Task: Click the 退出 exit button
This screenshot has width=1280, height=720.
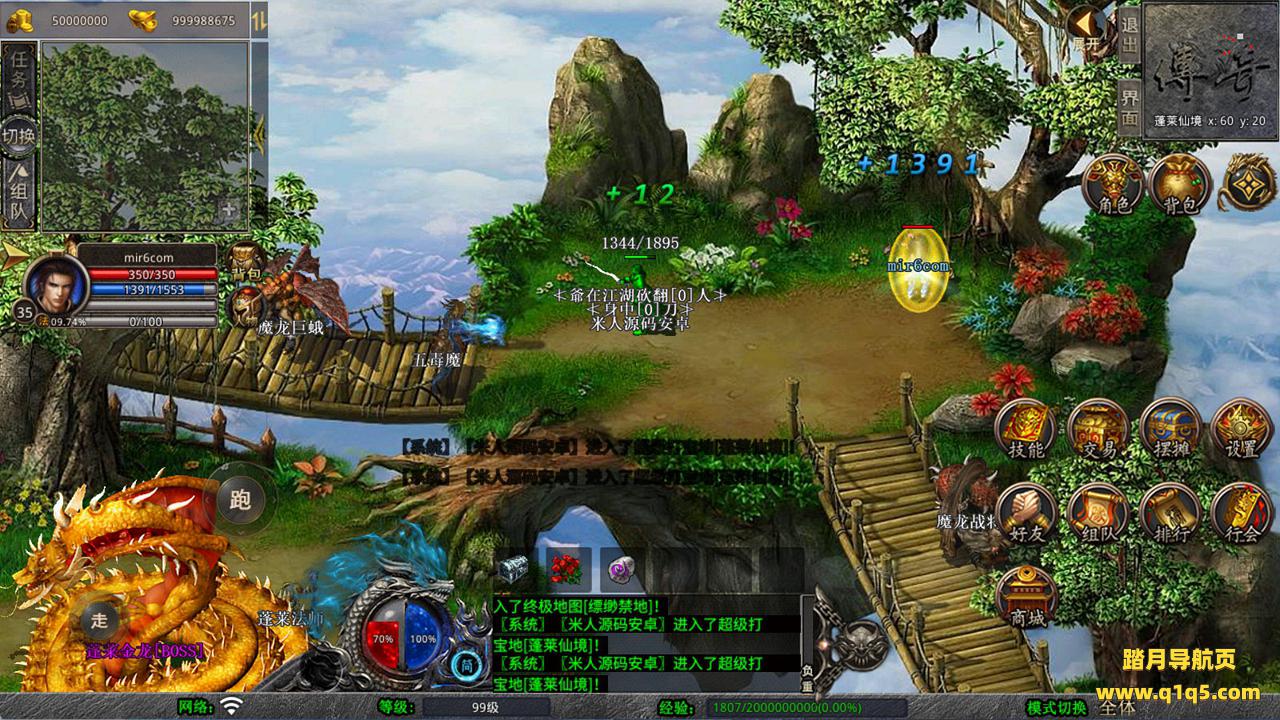Action: pos(1129,36)
